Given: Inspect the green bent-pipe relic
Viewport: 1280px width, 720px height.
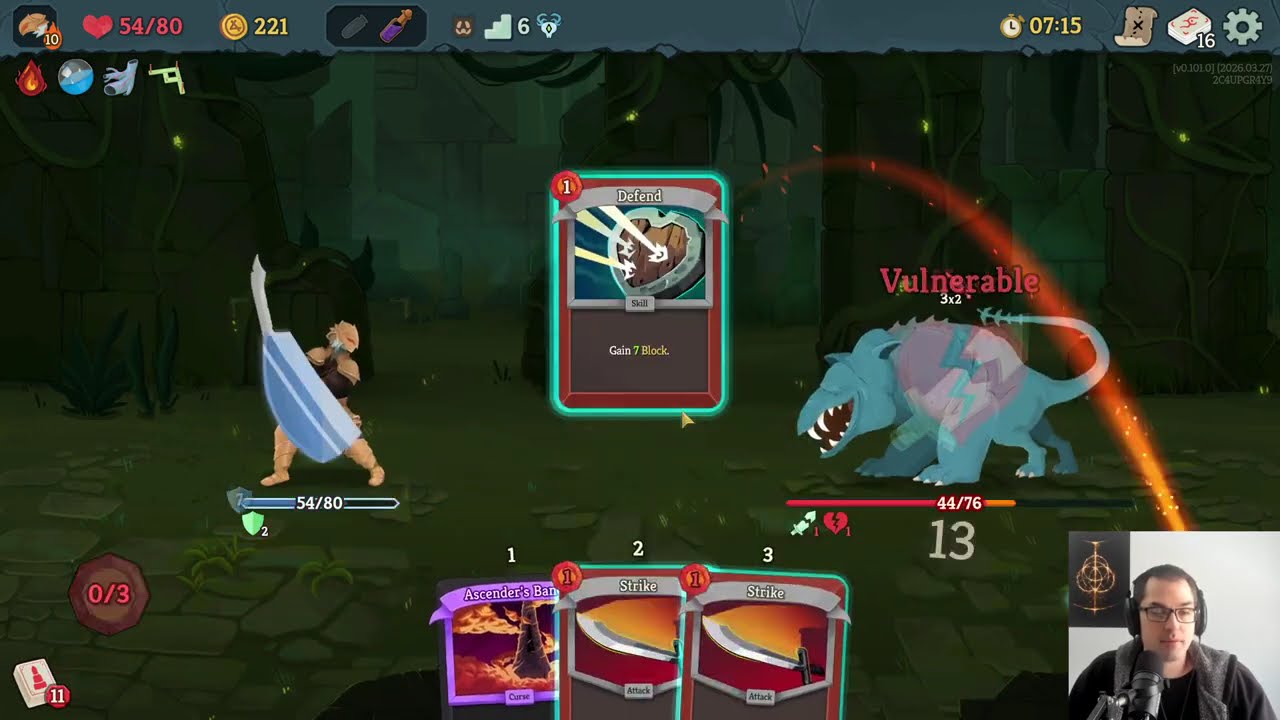Looking at the screenshot, I should point(166,78).
